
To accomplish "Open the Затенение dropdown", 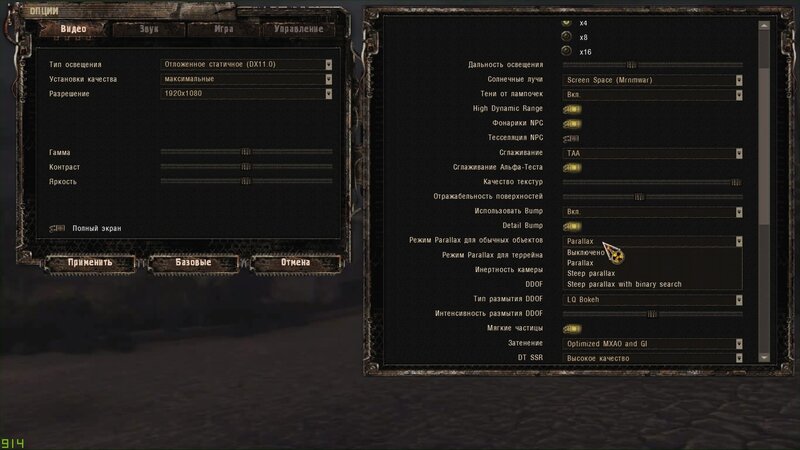I will pyautogui.click(x=654, y=344).
